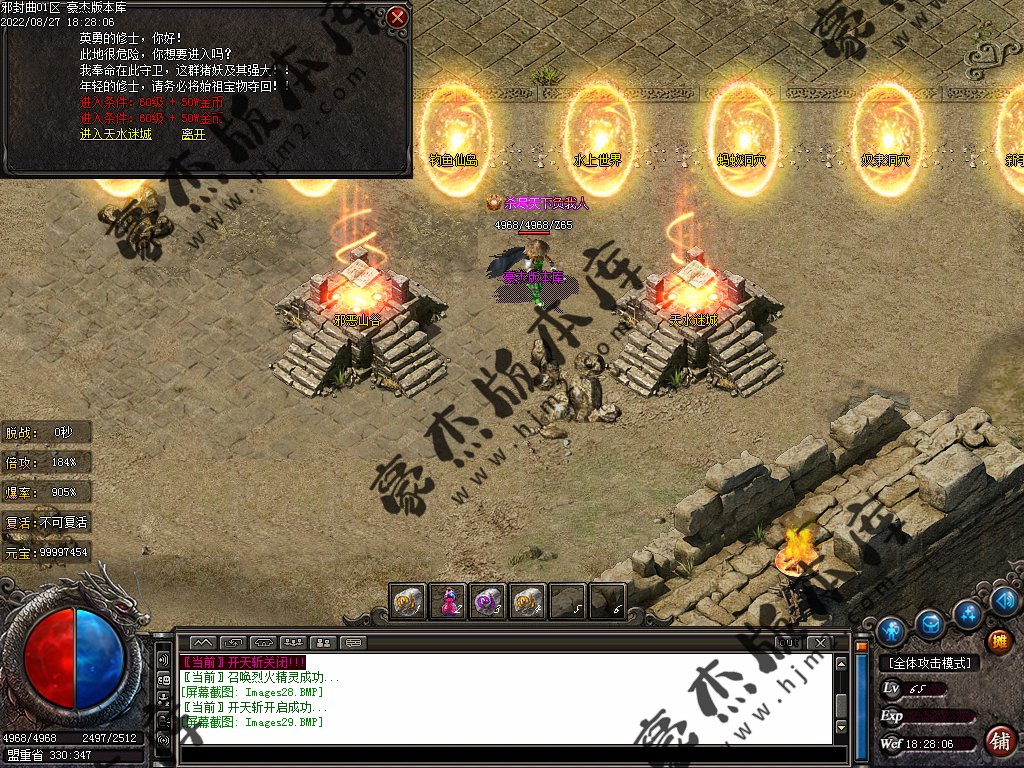Open the stall via the orange 摊 button

pyautogui.click(x=998, y=641)
